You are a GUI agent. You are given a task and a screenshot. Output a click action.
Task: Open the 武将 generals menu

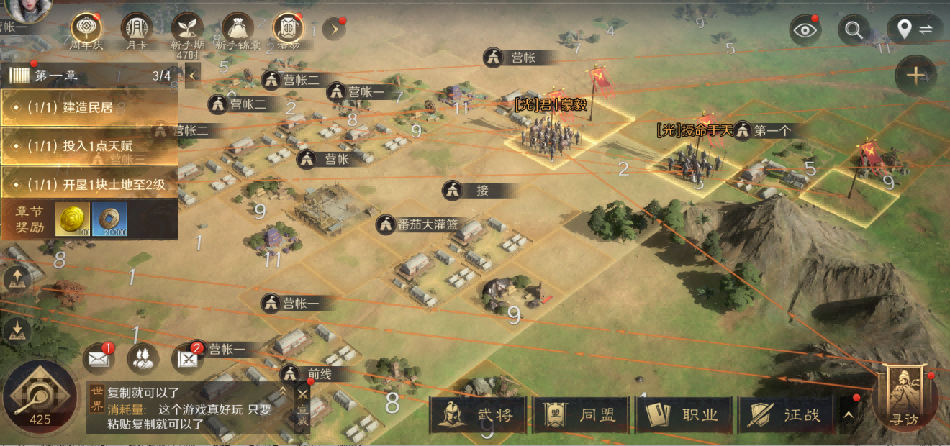(478, 414)
